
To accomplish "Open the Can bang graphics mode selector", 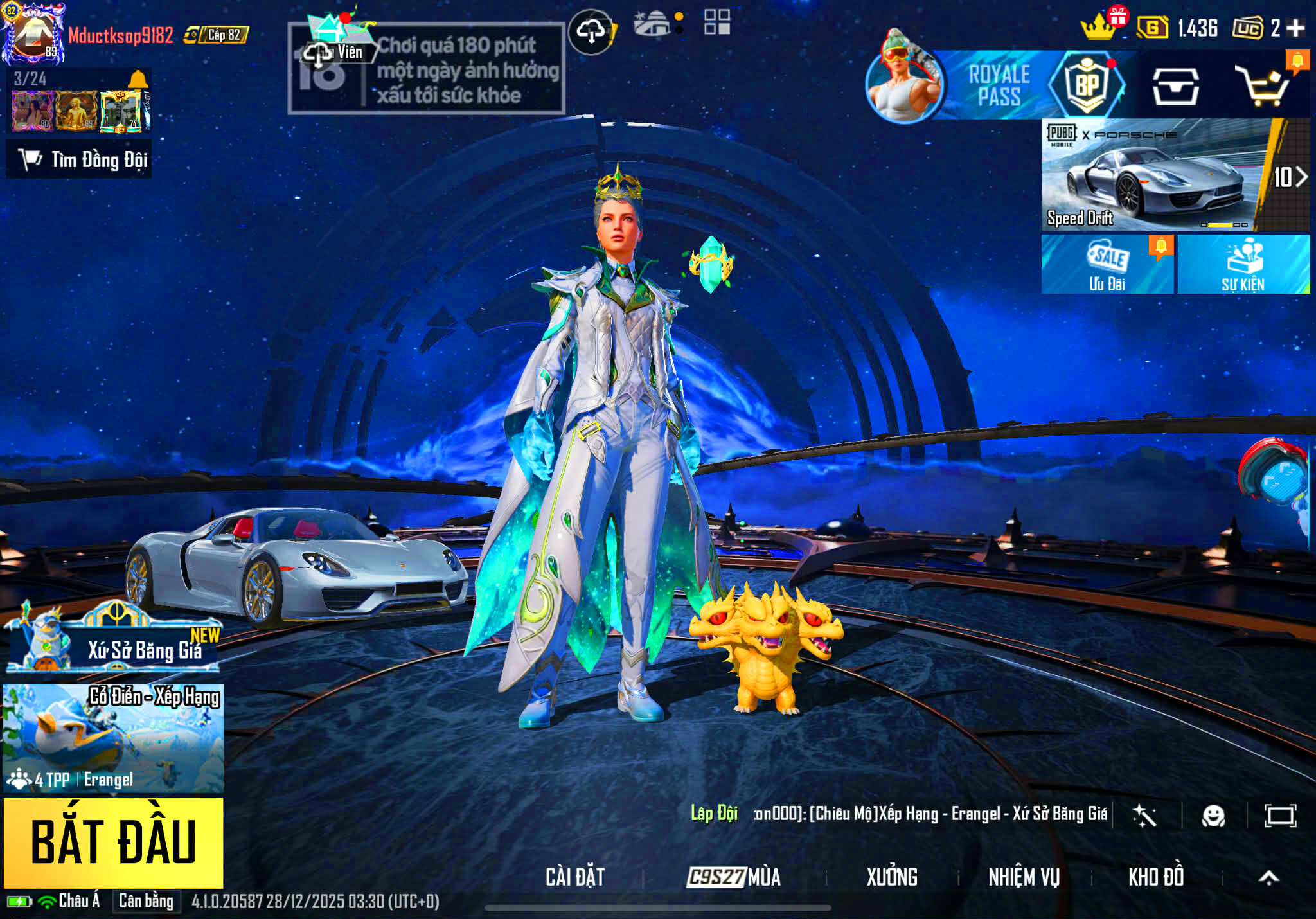I will click(148, 902).
